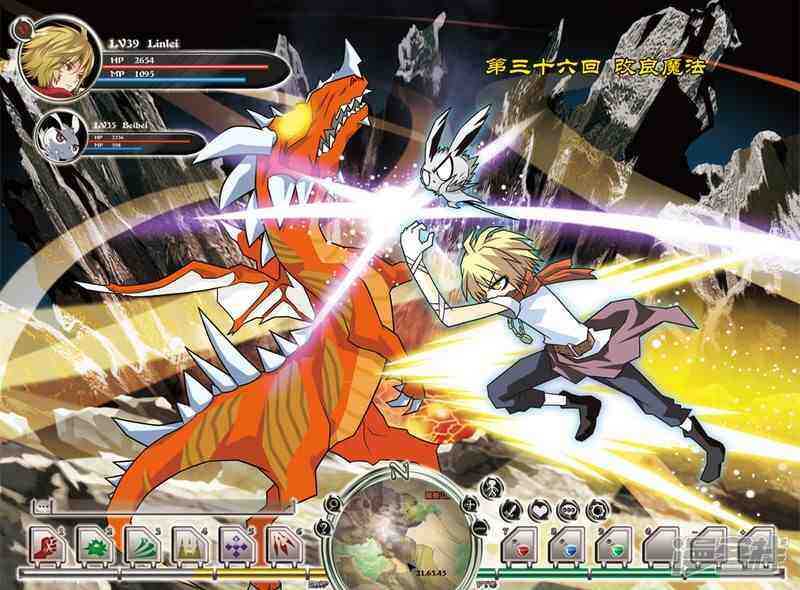Open the heart menu icon
800x590 pixels.
539,509
